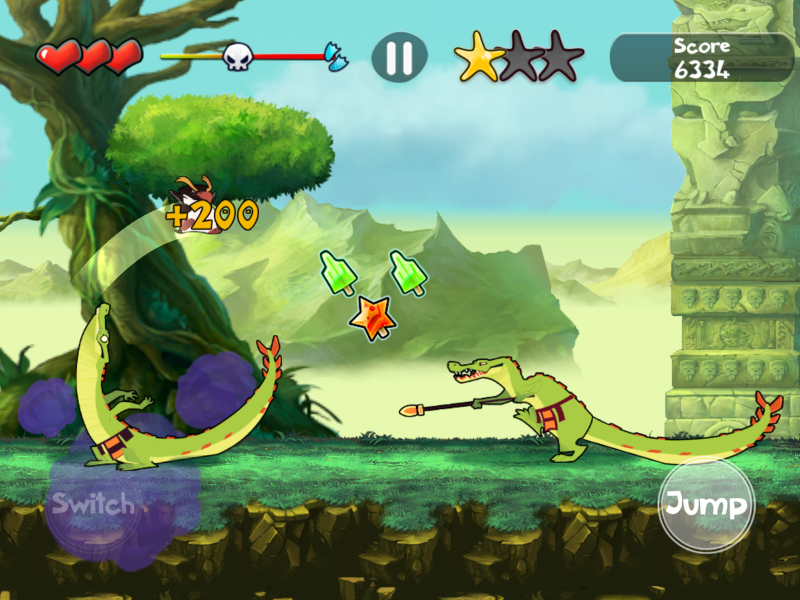Hit the Switch button
Image resolution: width=800 pixels, height=600 pixels.
(x=93, y=504)
